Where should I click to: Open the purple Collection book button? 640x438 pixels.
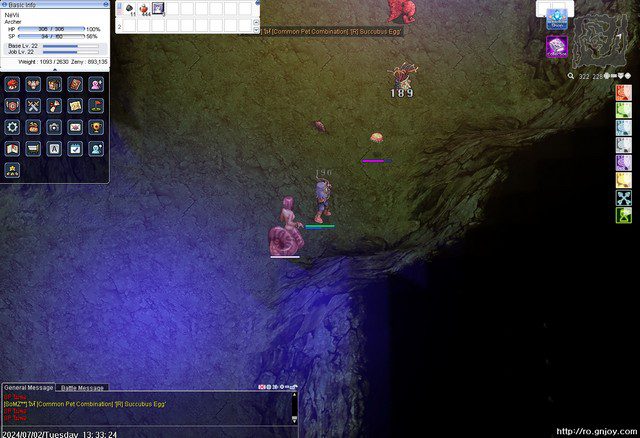pyautogui.click(x=557, y=46)
